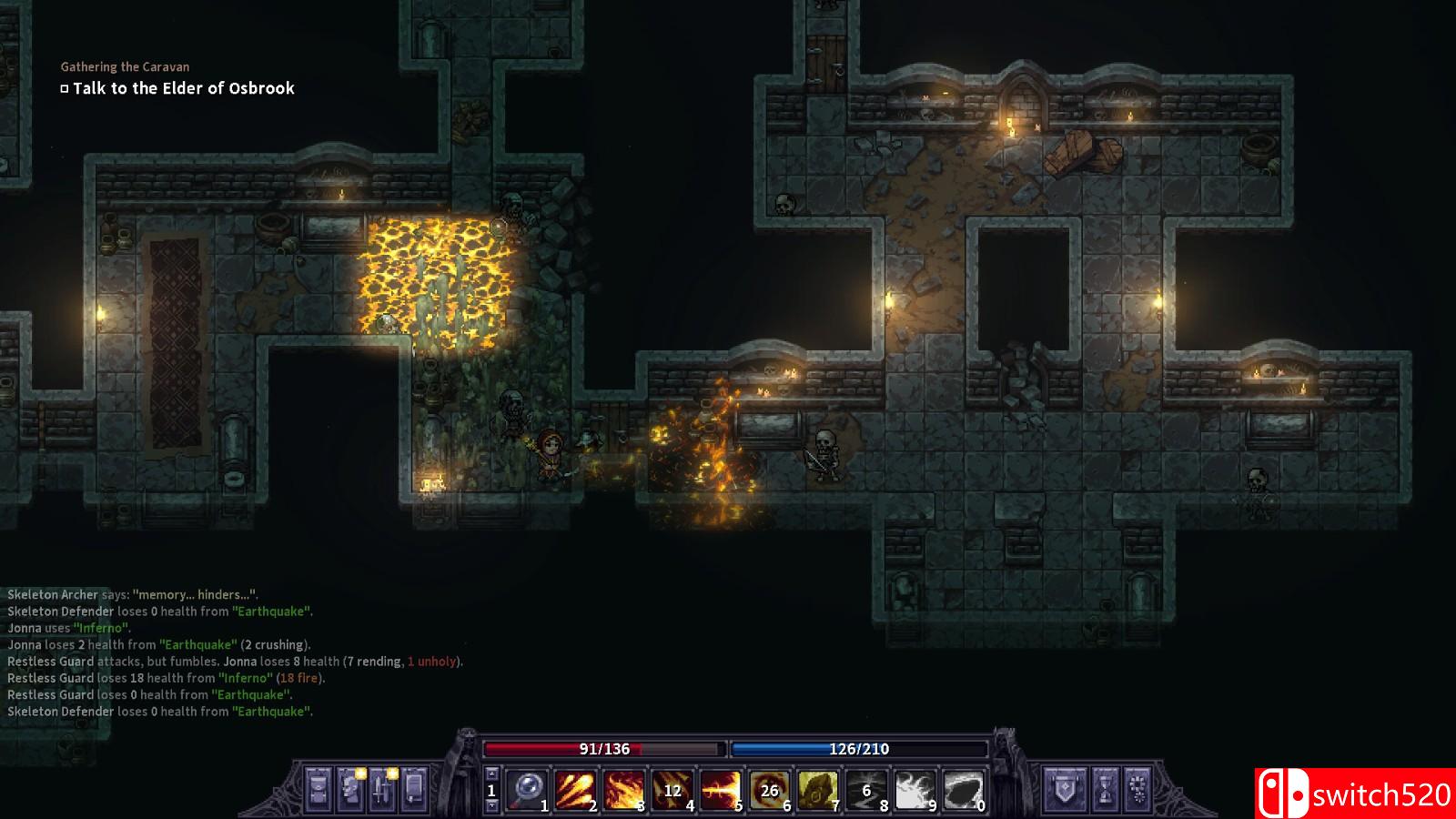Open the dotted circle menu button
The width and height of the screenshot is (1456, 819).
point(1137,788)
